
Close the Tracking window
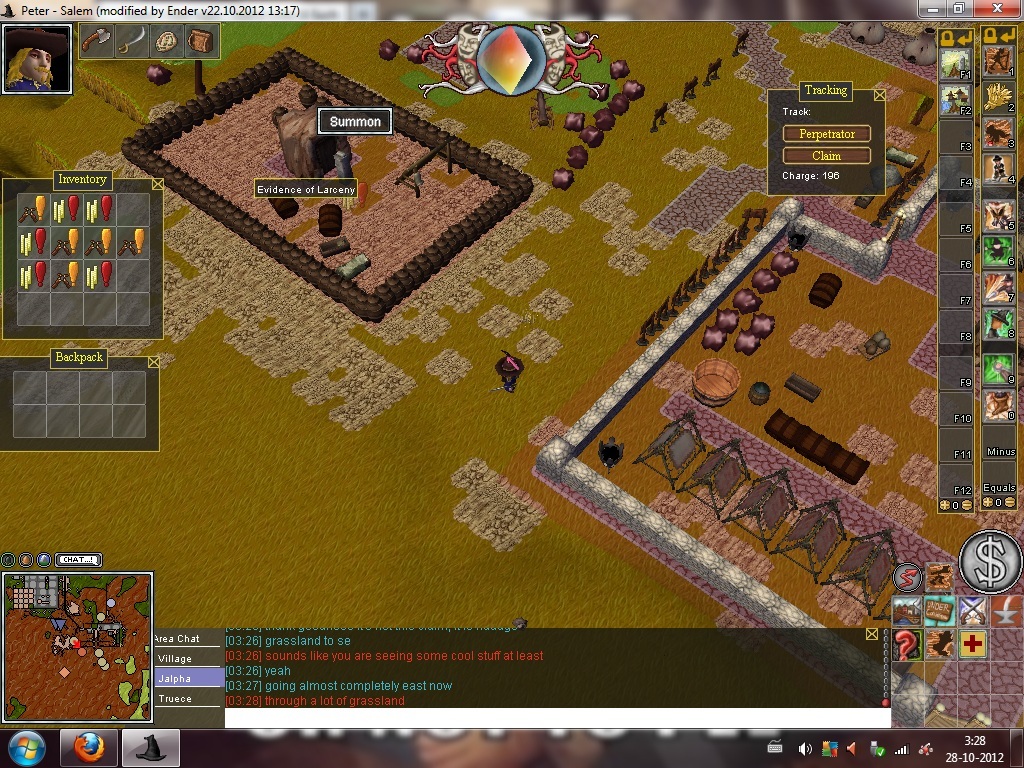click(879, 95)
